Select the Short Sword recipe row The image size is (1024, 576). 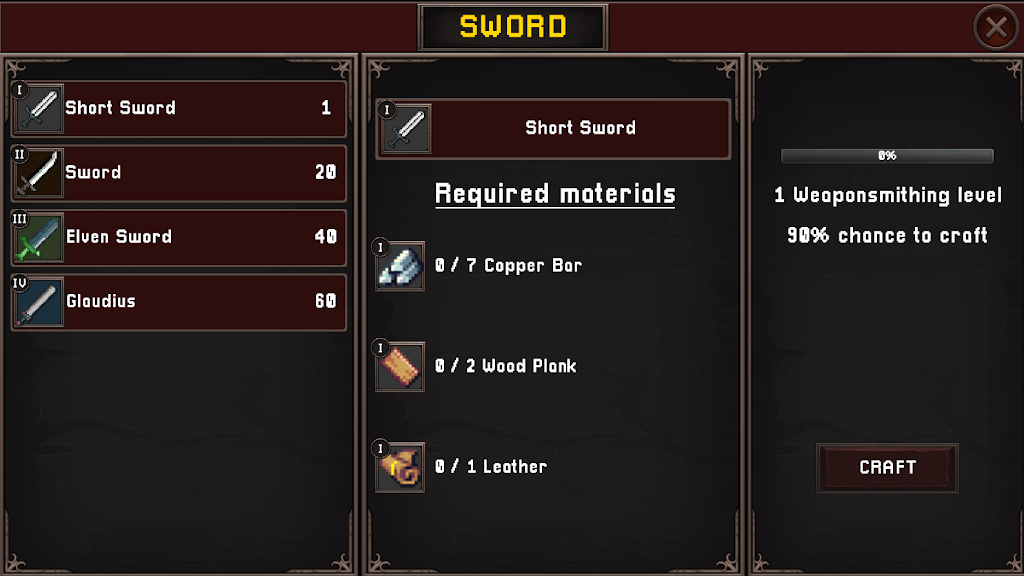tap(180, 108)
